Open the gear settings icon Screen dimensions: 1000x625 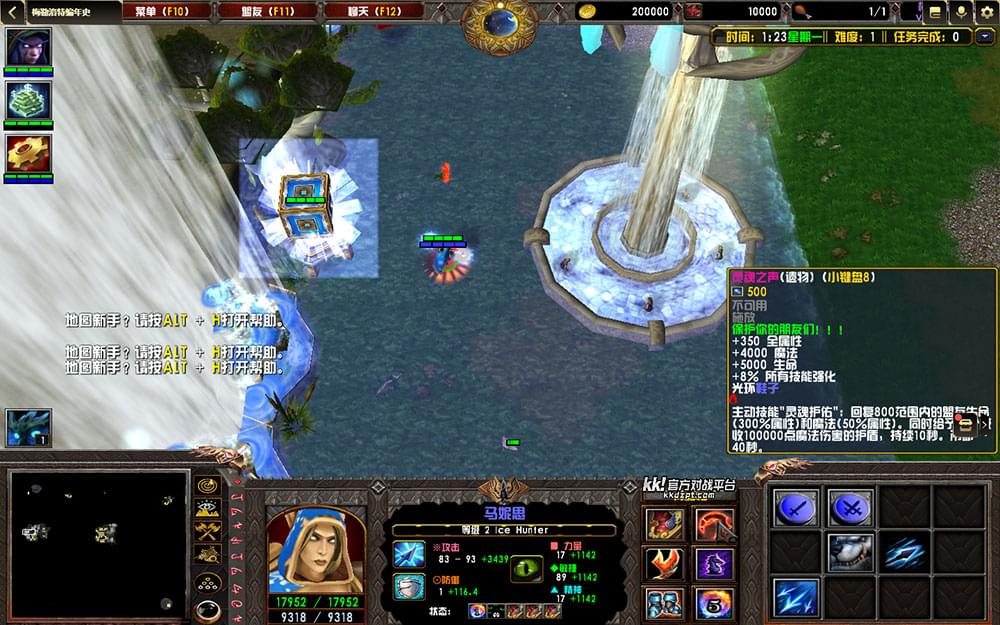tap(986, 12)
